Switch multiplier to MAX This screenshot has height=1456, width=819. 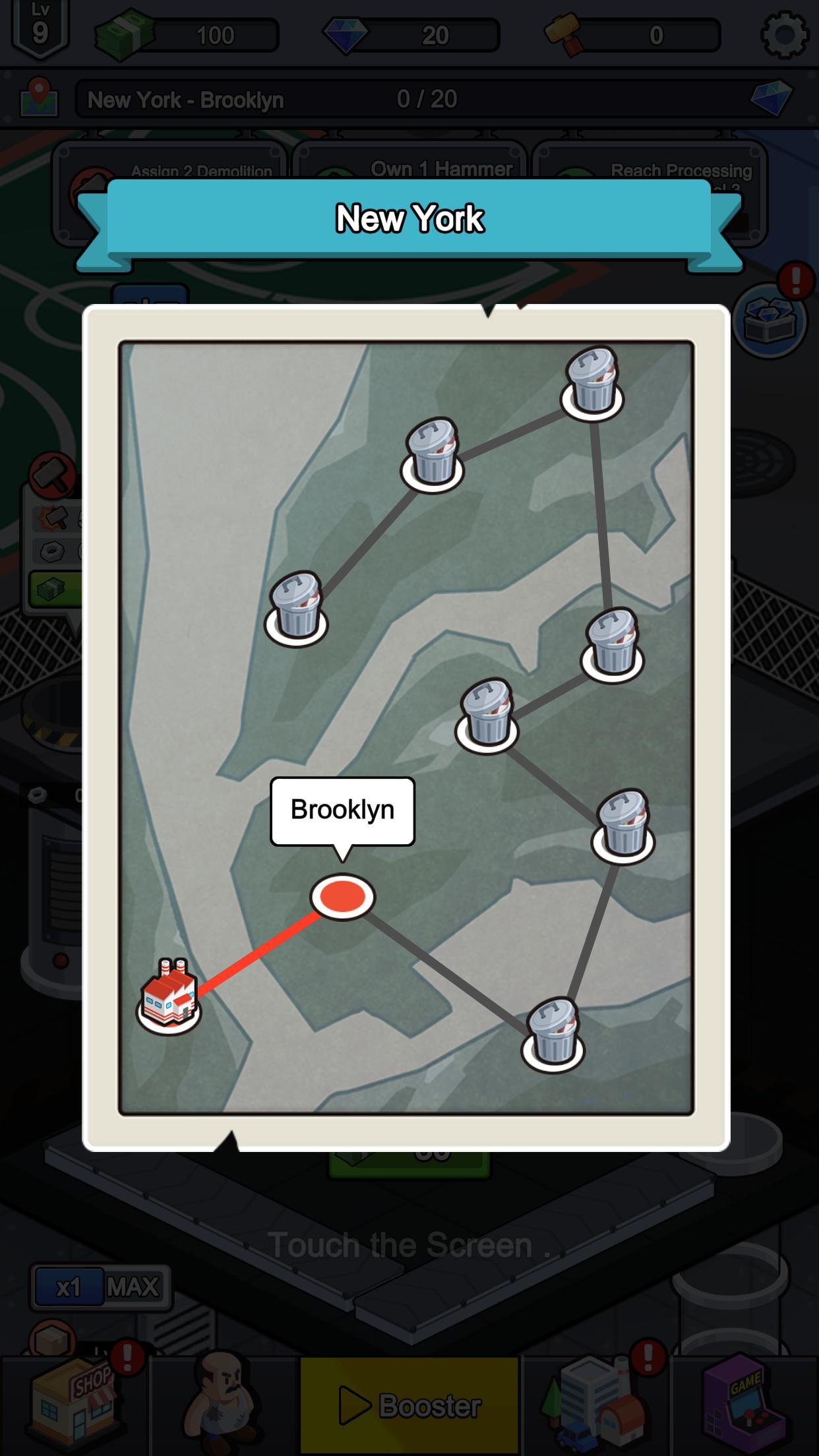[134, 1287]
